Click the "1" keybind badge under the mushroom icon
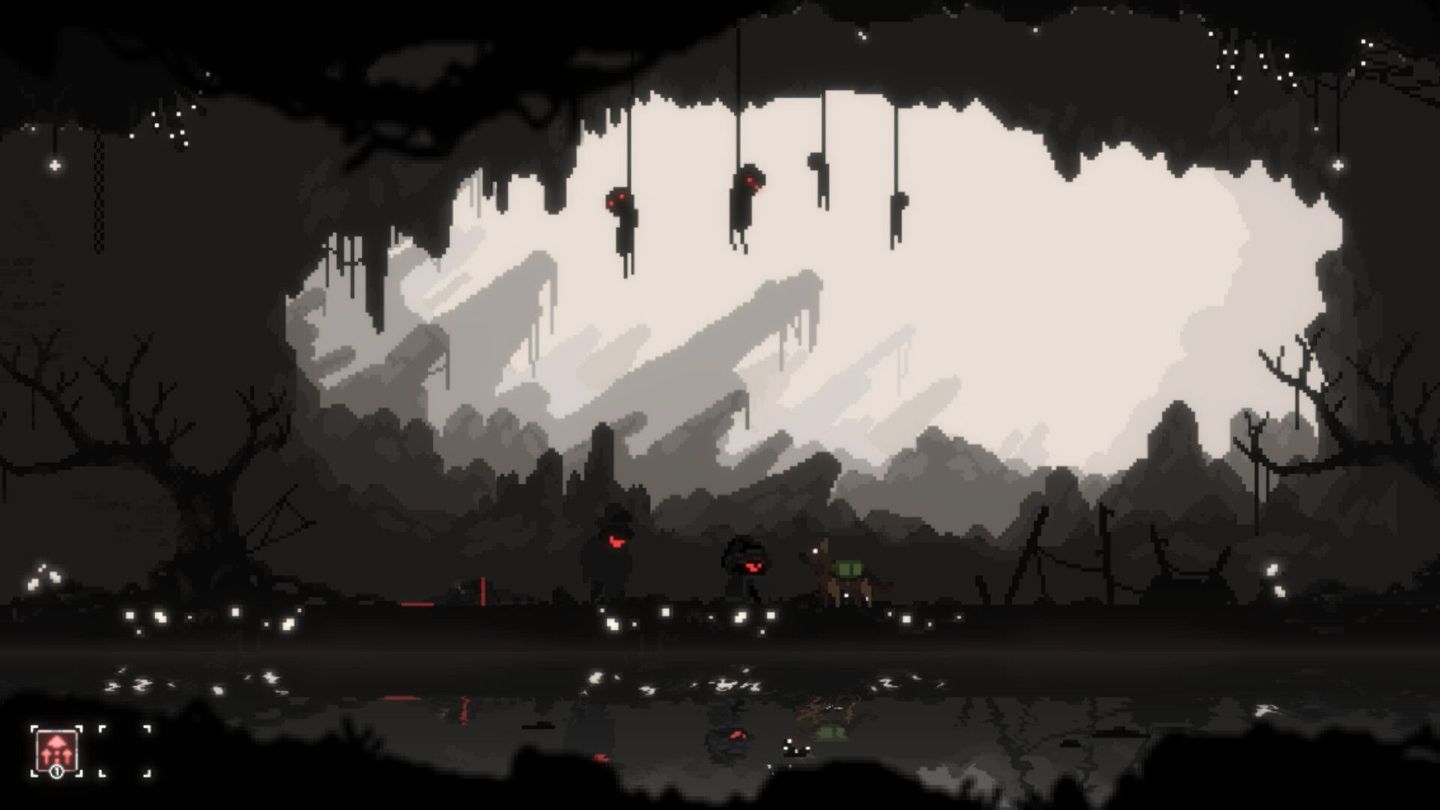 (57, 772)
